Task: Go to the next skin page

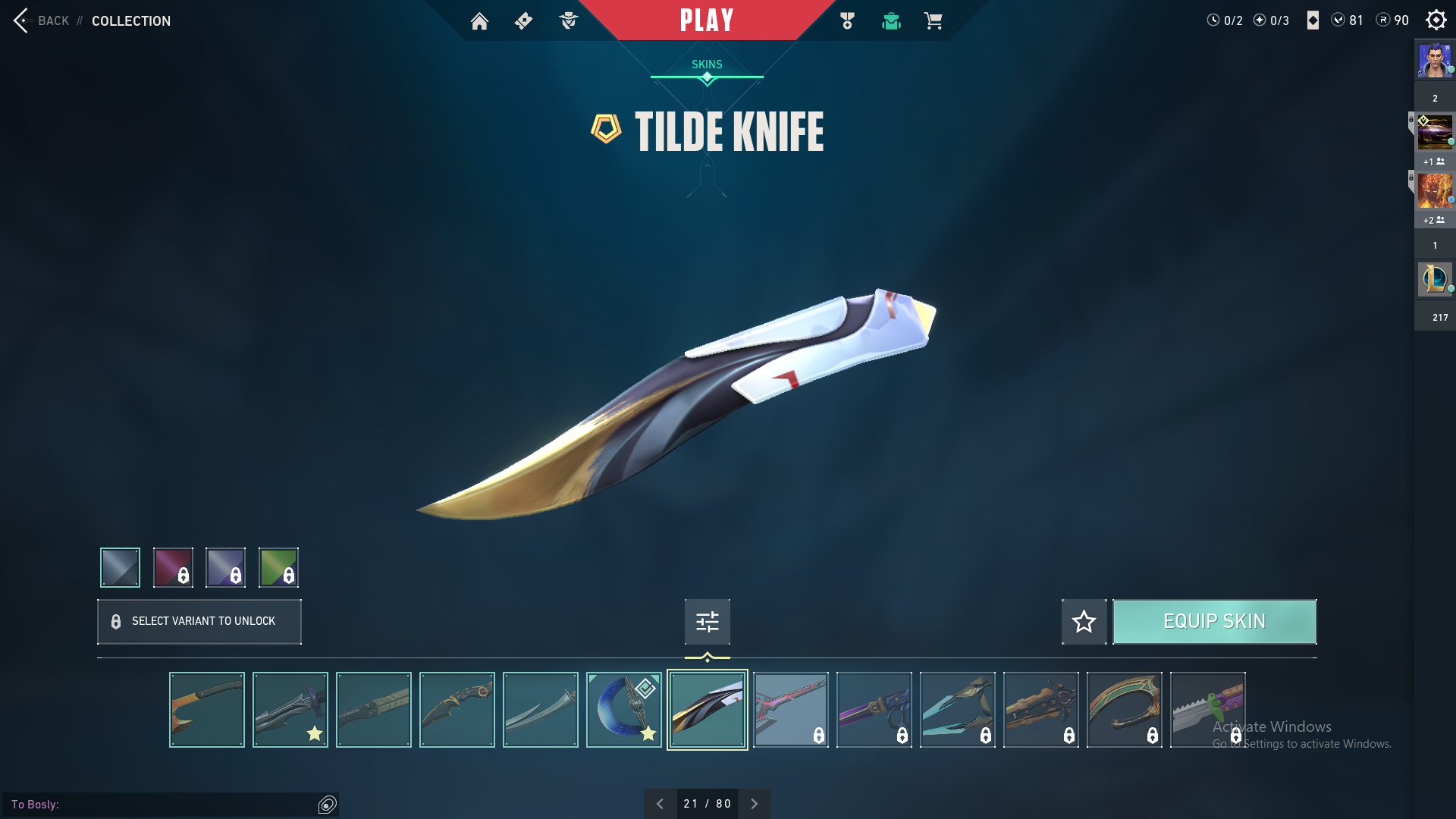Action: click(754, 804)
